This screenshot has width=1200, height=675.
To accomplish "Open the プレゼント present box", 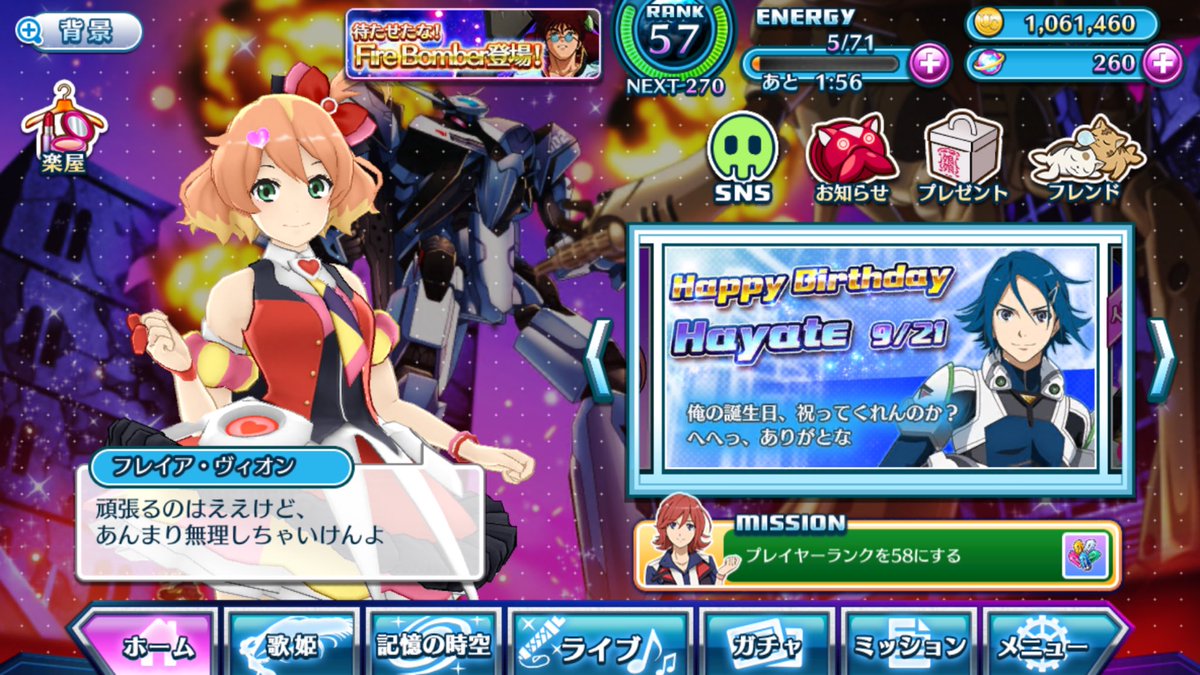I will 962,157.
